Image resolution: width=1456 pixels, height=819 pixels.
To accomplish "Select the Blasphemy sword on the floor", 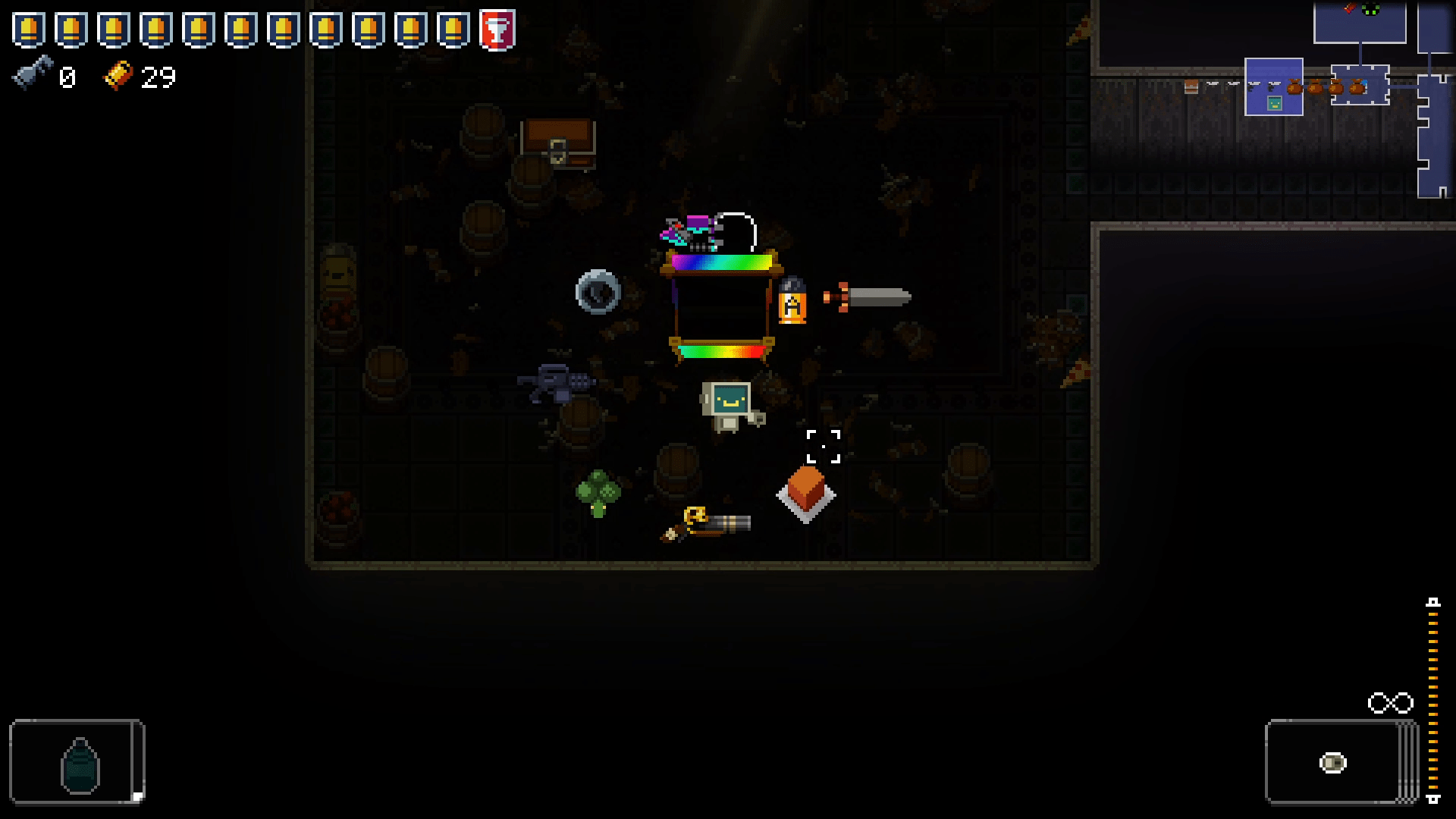I will coord(872,296).
